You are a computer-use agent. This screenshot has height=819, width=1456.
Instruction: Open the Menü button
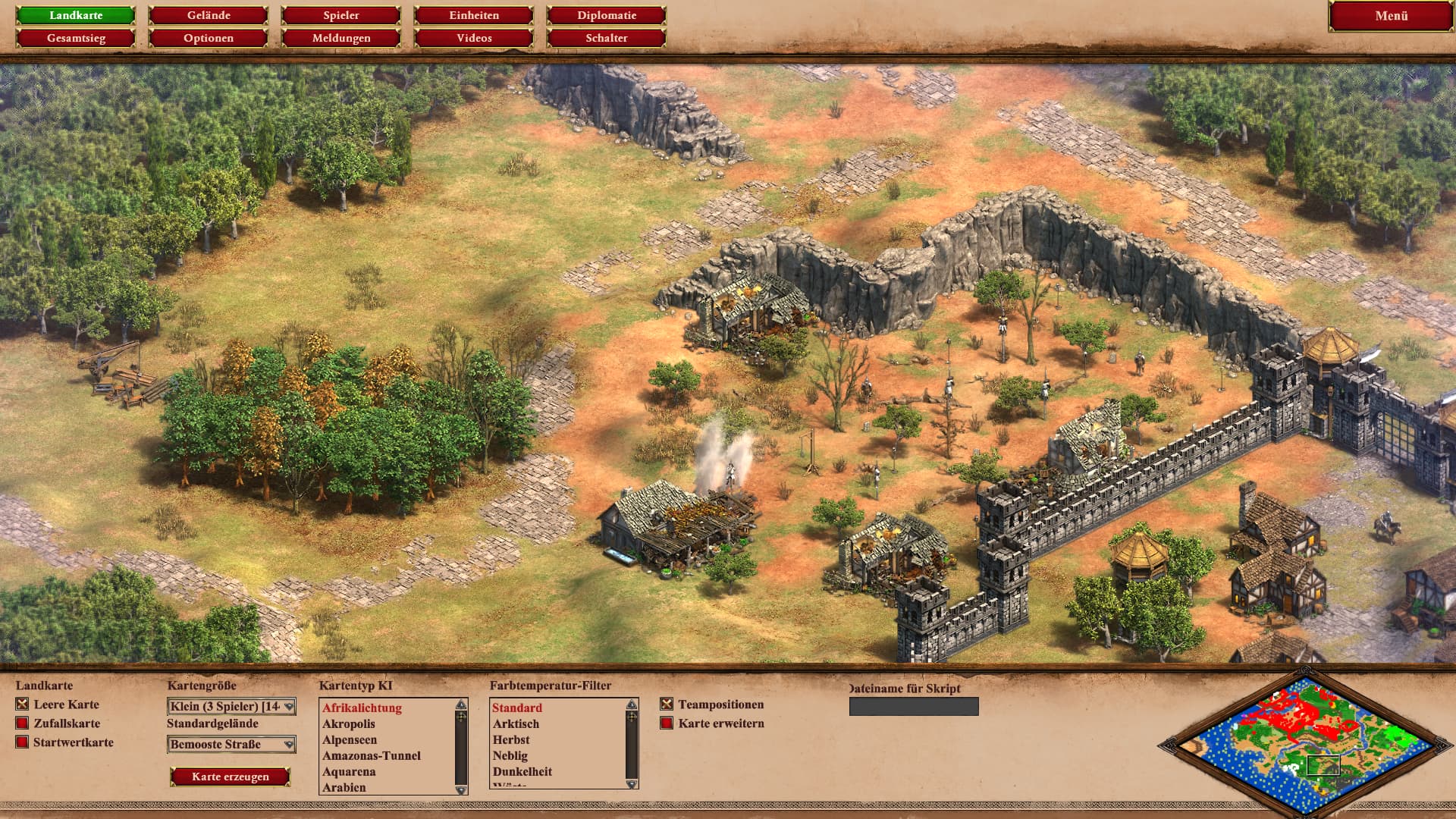pos(1391,16)
